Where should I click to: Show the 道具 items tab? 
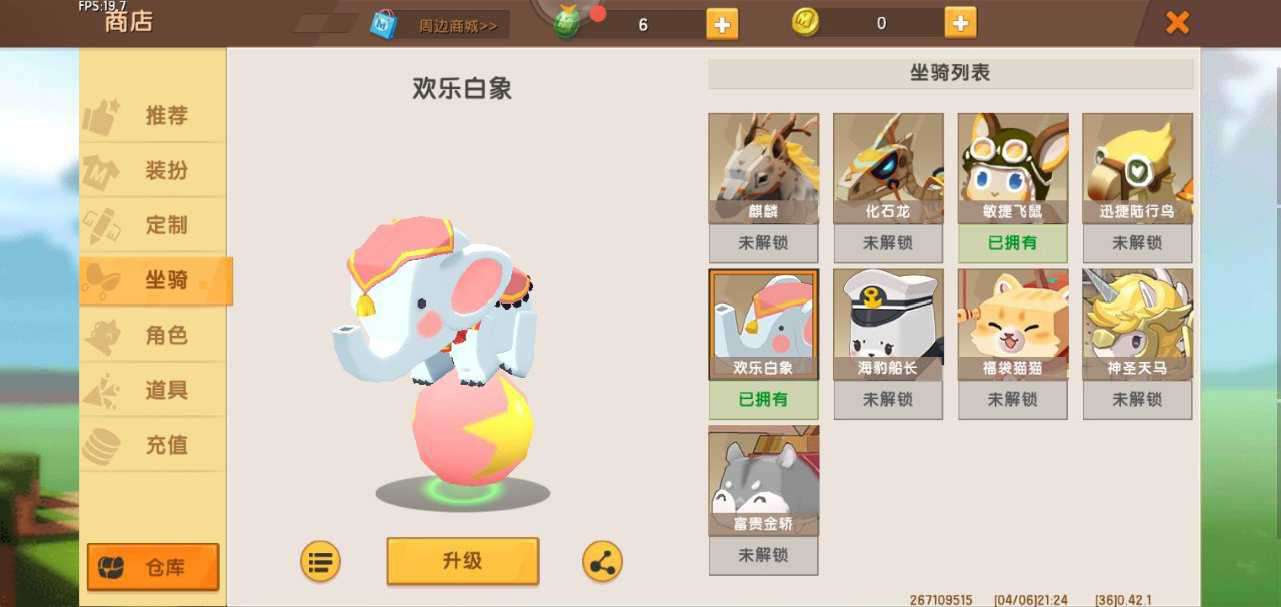pyautogui.click(x=153, y=390)
